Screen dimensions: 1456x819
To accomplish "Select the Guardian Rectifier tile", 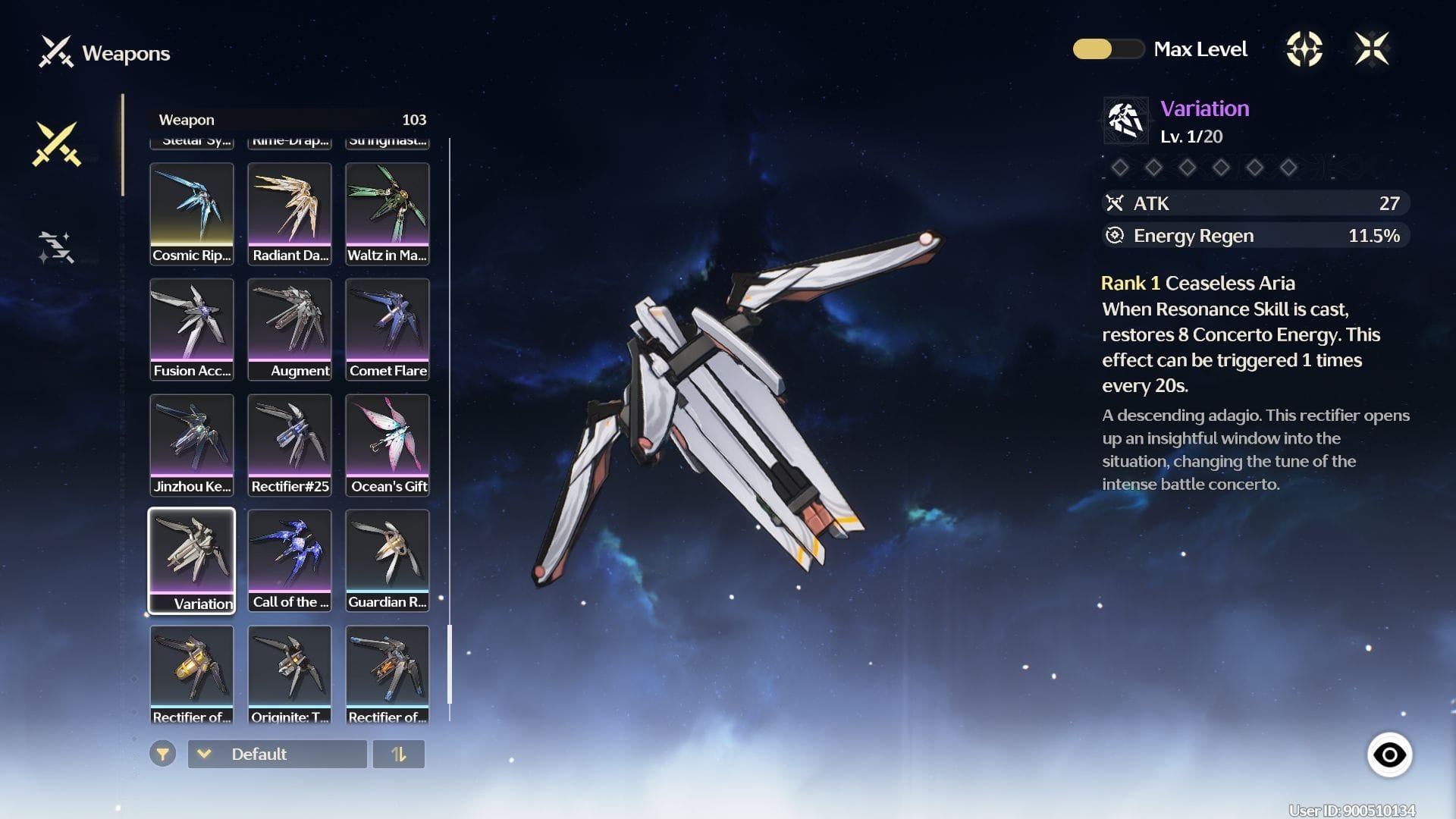I will click(388, 560).
